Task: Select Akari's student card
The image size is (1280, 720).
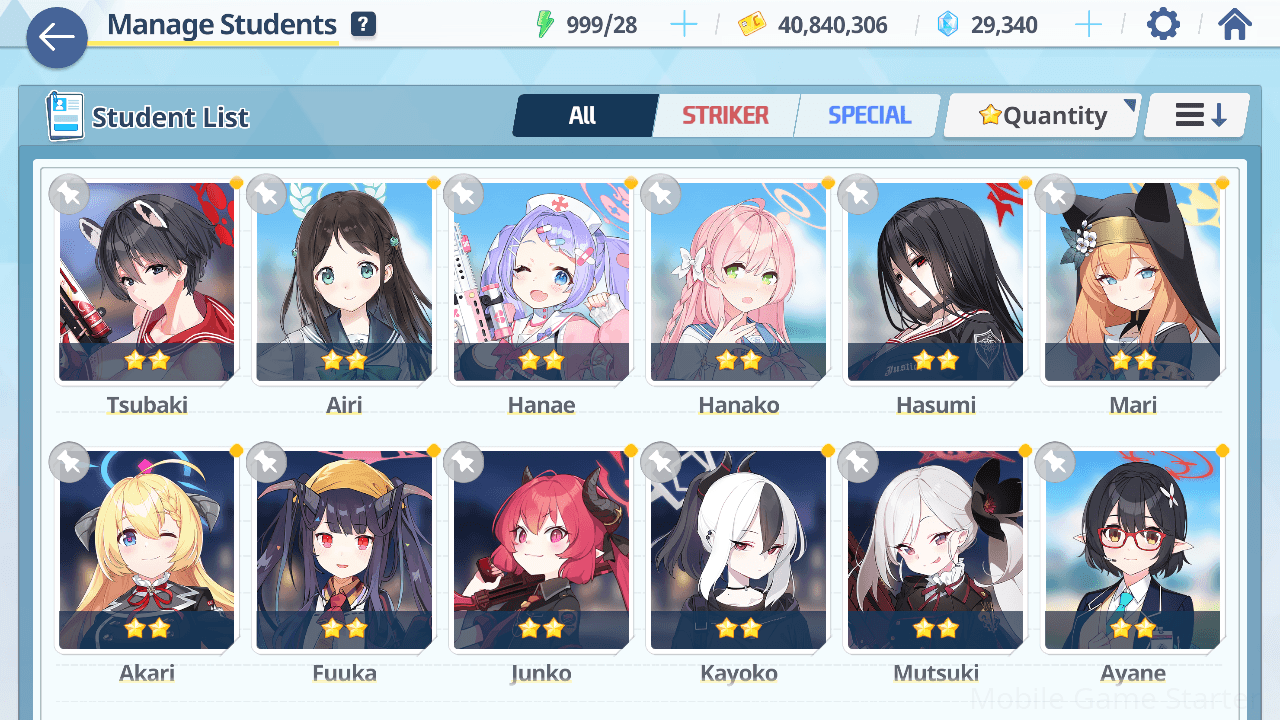Action: point(147,550)
